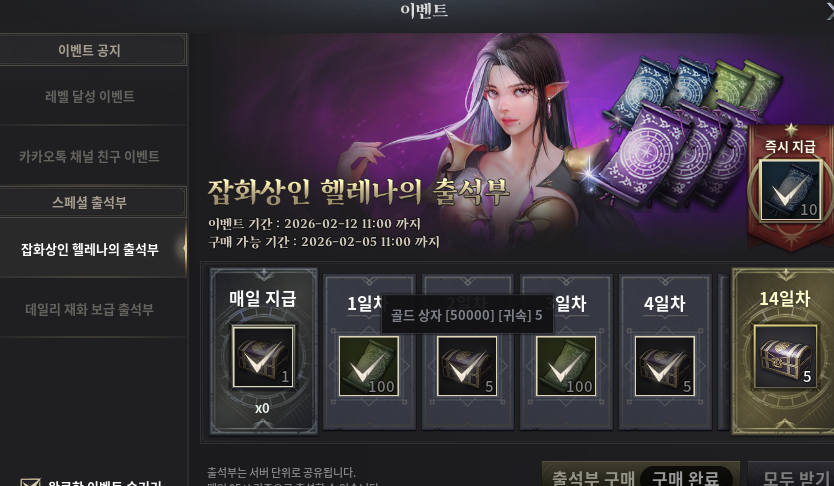This screenshot has height=486, width=834.
Task: Click the 매일 지급 chest reward
Action: (263, 357)
